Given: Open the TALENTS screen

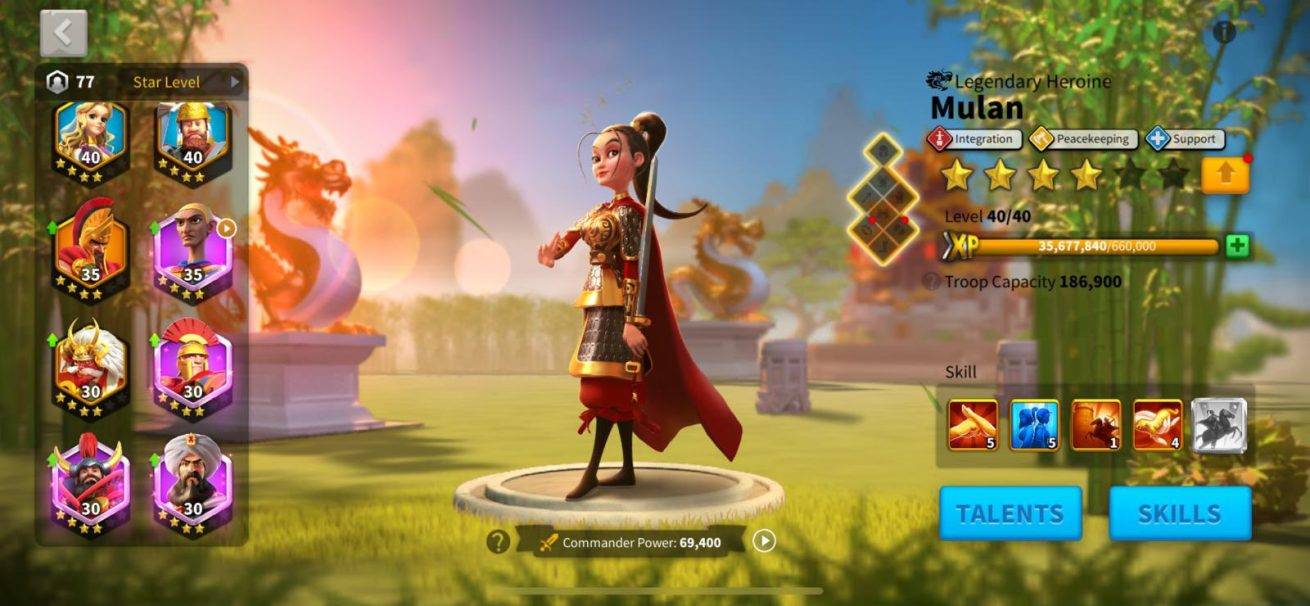Looking at the screenshot, I should [1010, 514].
